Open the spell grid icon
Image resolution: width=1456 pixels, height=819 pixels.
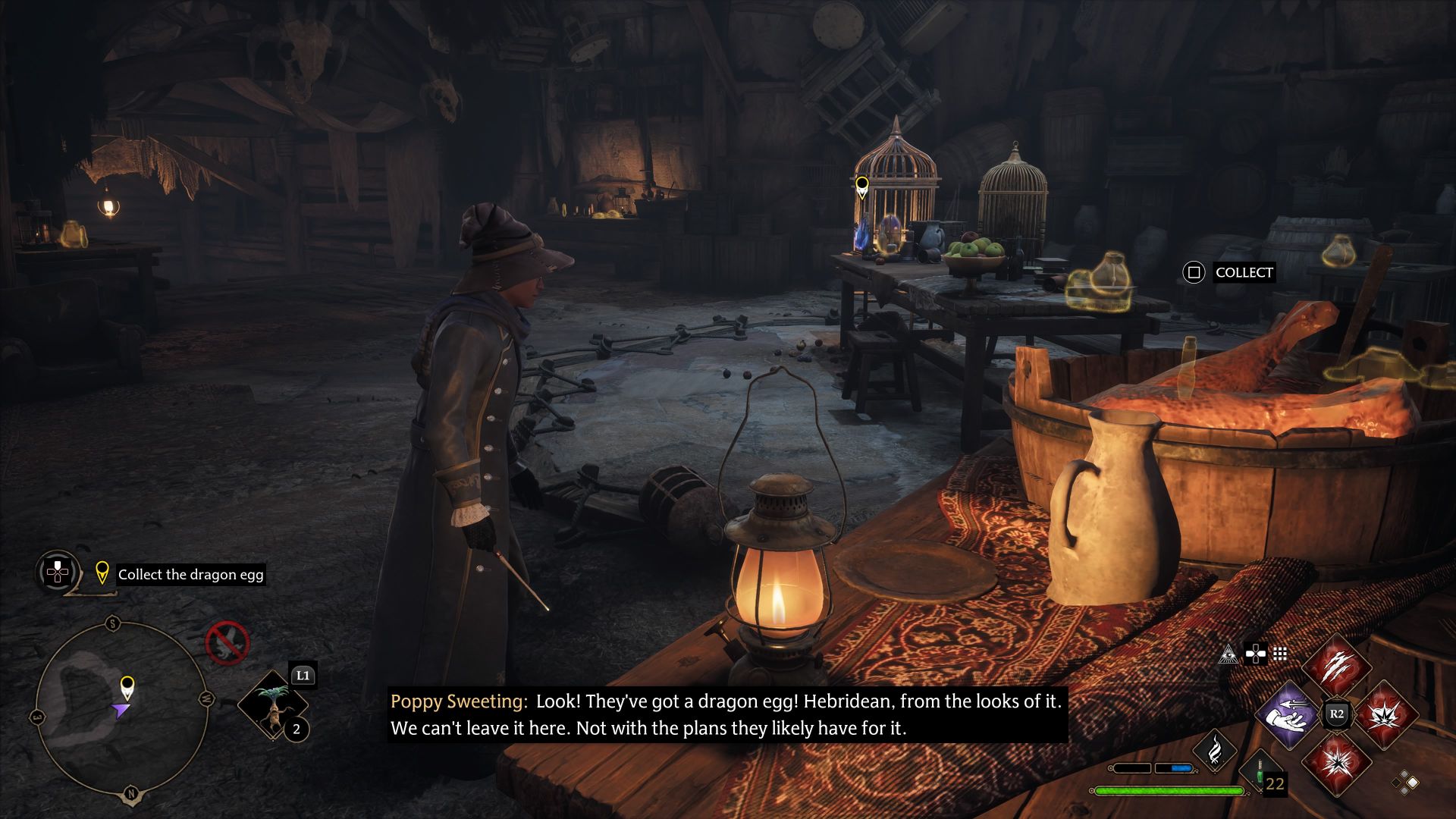coord(1280,654)
